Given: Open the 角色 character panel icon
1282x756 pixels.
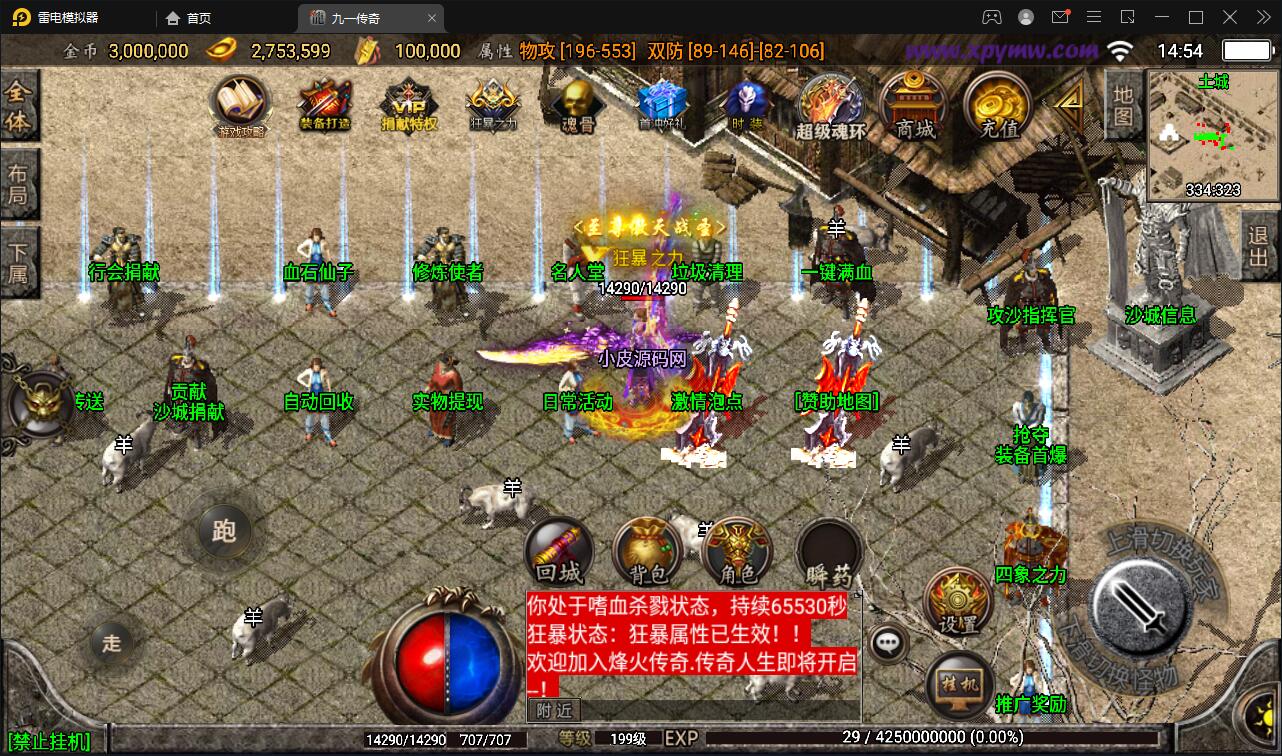Looking at the screenshot, I should (736, 551).
